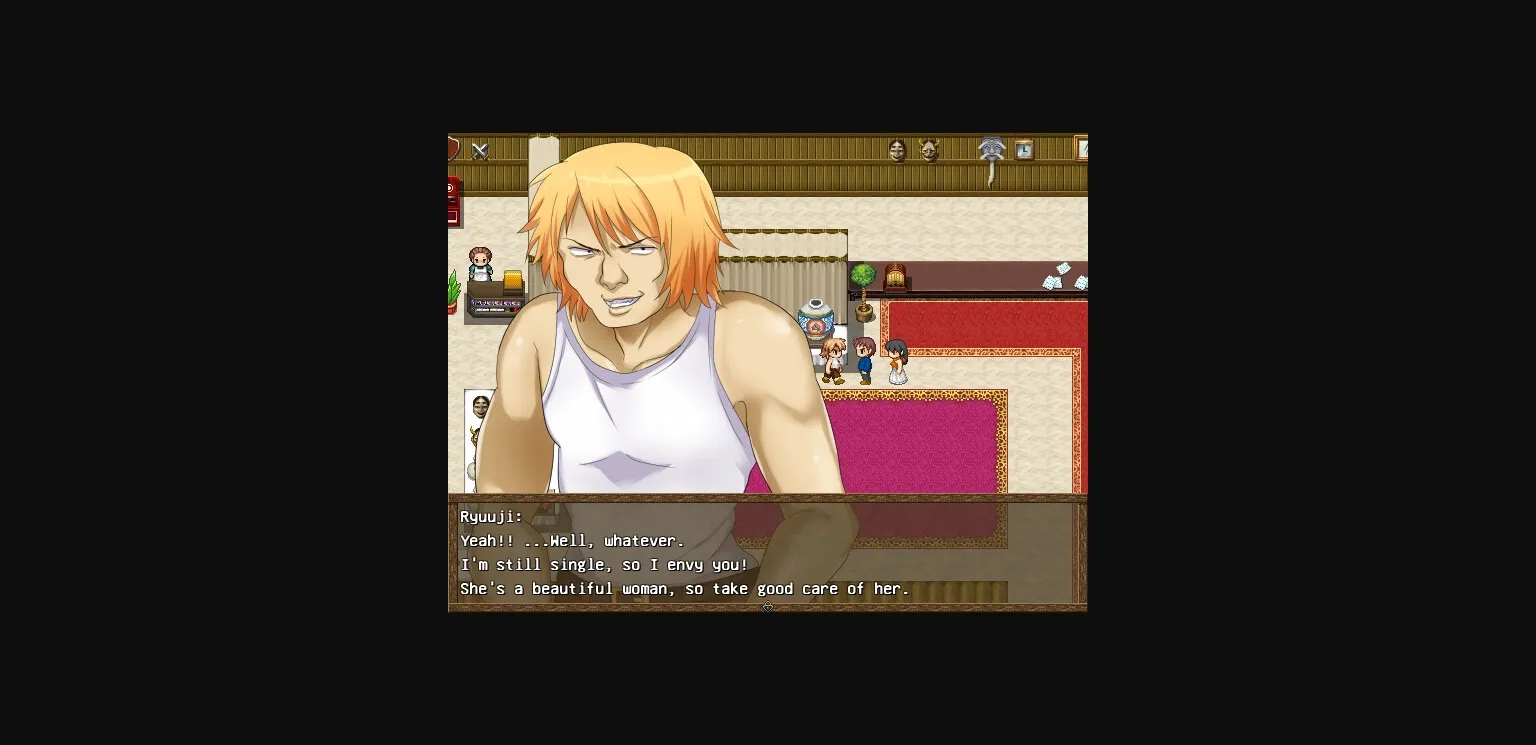Click the small organ furniture piece

(x=895, y=276)
